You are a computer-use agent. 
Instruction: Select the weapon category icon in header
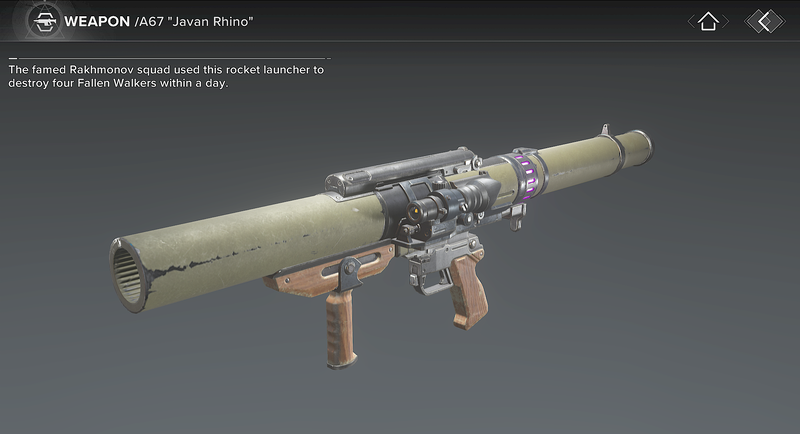pyautogui.click(x=43, y=21)
